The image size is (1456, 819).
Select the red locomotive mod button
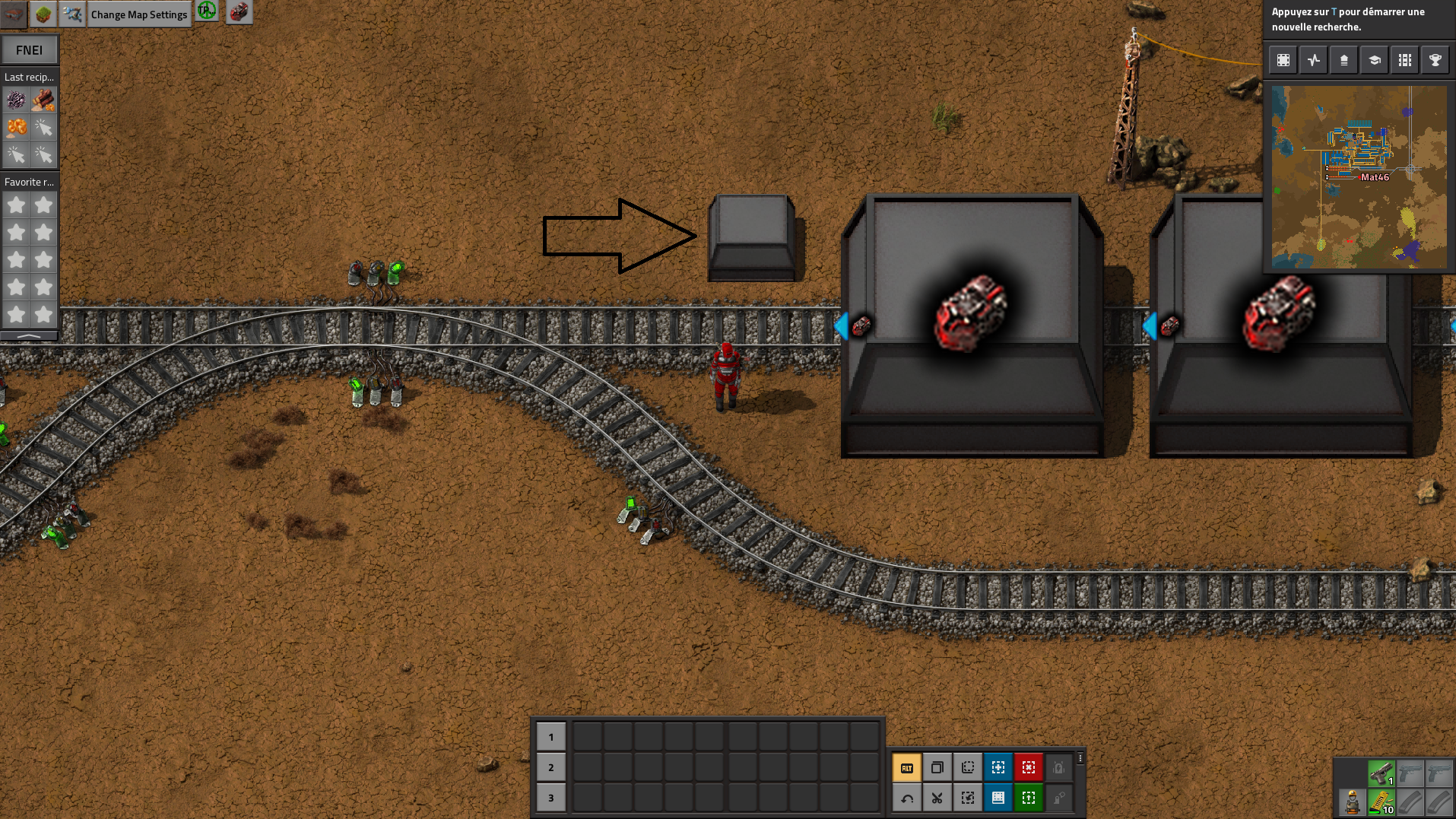tap(239, 12)
